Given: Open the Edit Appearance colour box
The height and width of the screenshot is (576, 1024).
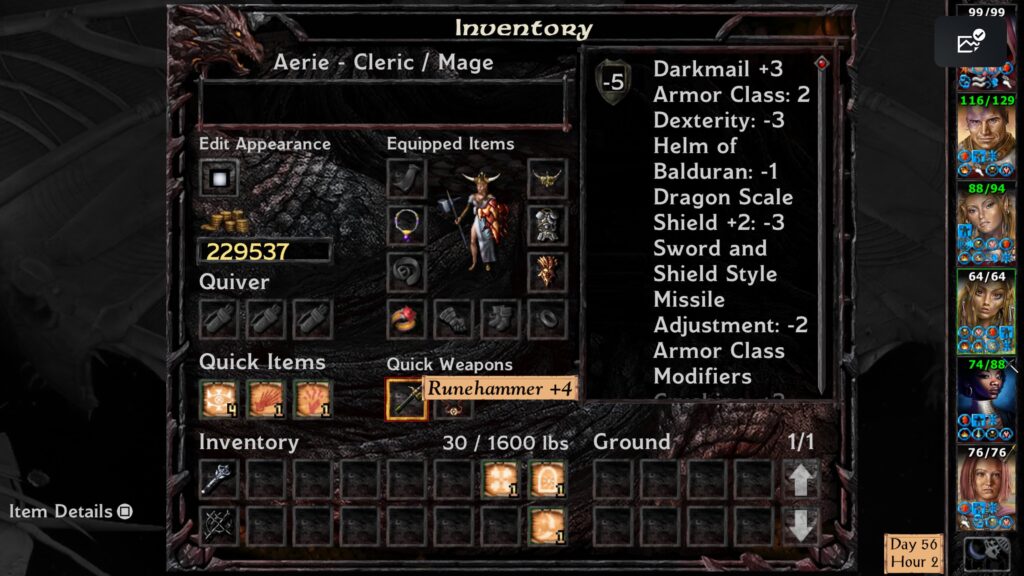Looking at the screenshot, I should tap(218, 179).
